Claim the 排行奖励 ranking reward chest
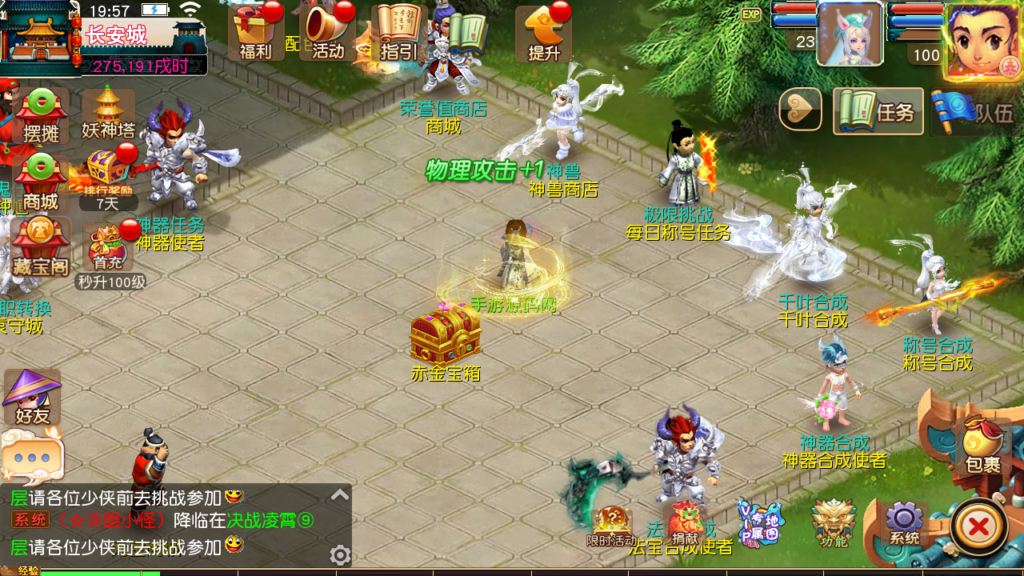Viewport: 1024px width, 576px height. click(x=107, y=174)
